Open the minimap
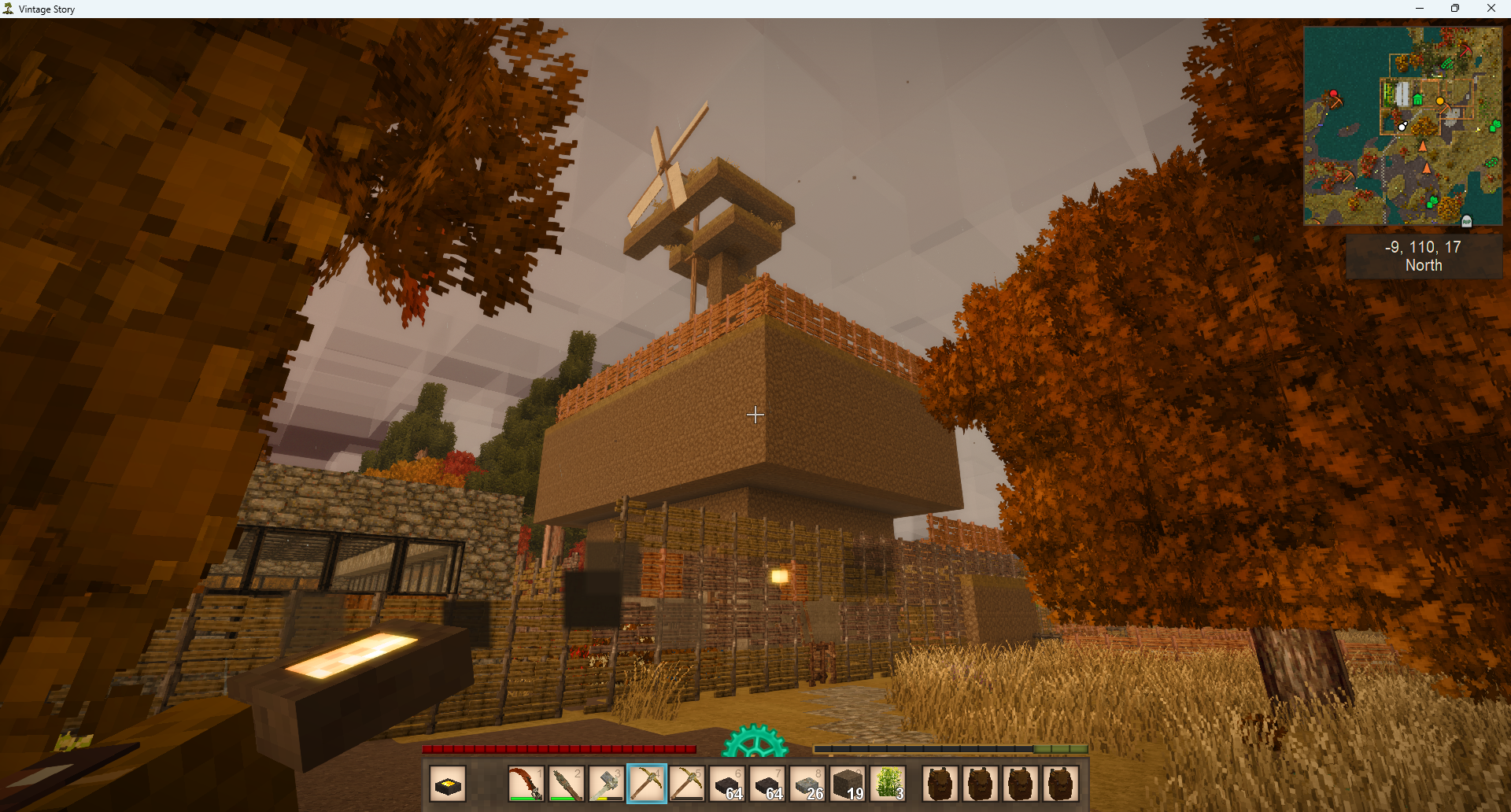This screenshot has width=1511, height=812. coord(1402,126)
